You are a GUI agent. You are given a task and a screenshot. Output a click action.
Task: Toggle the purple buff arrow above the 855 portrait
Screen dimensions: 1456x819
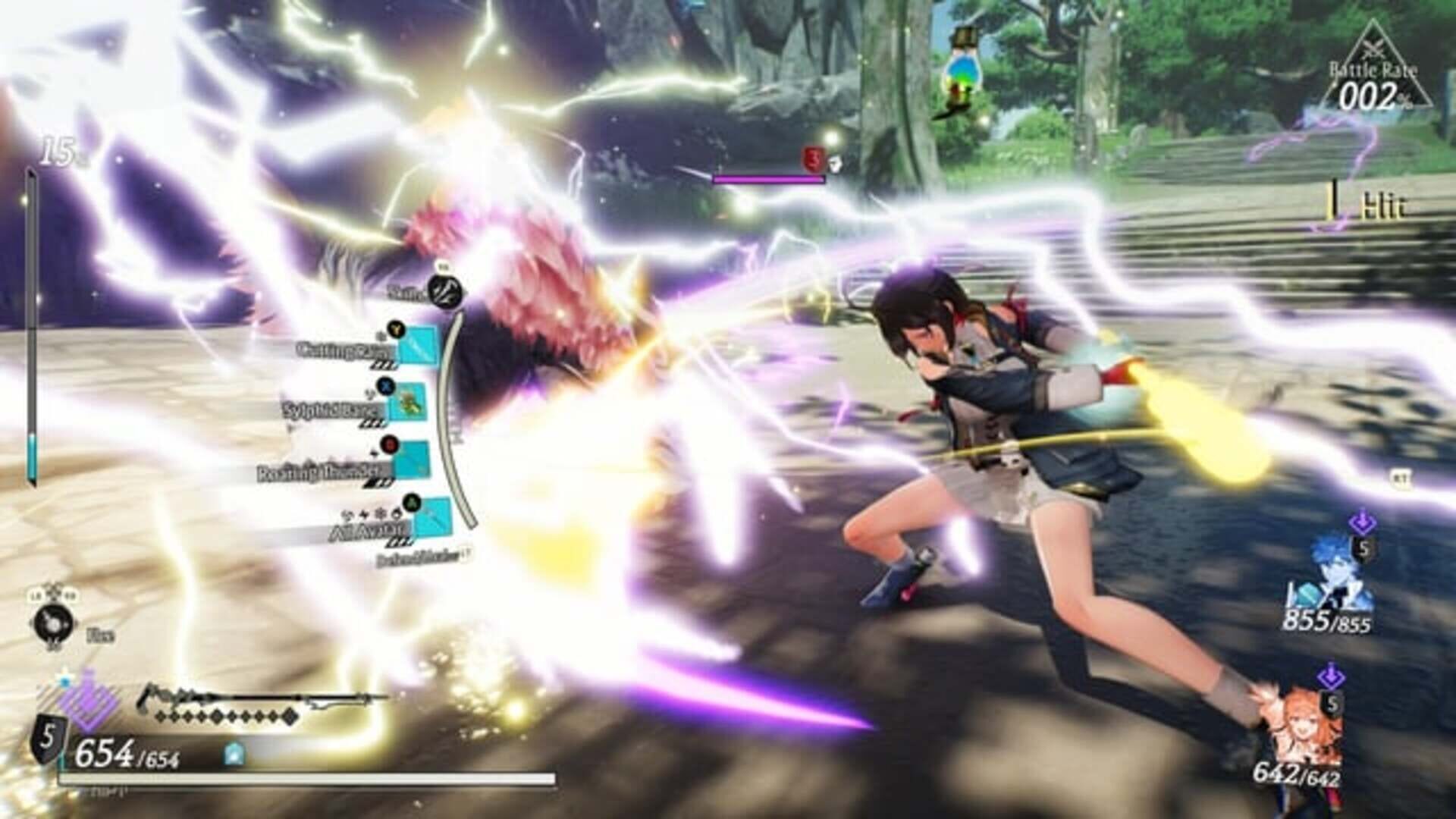pos(1363,522)
